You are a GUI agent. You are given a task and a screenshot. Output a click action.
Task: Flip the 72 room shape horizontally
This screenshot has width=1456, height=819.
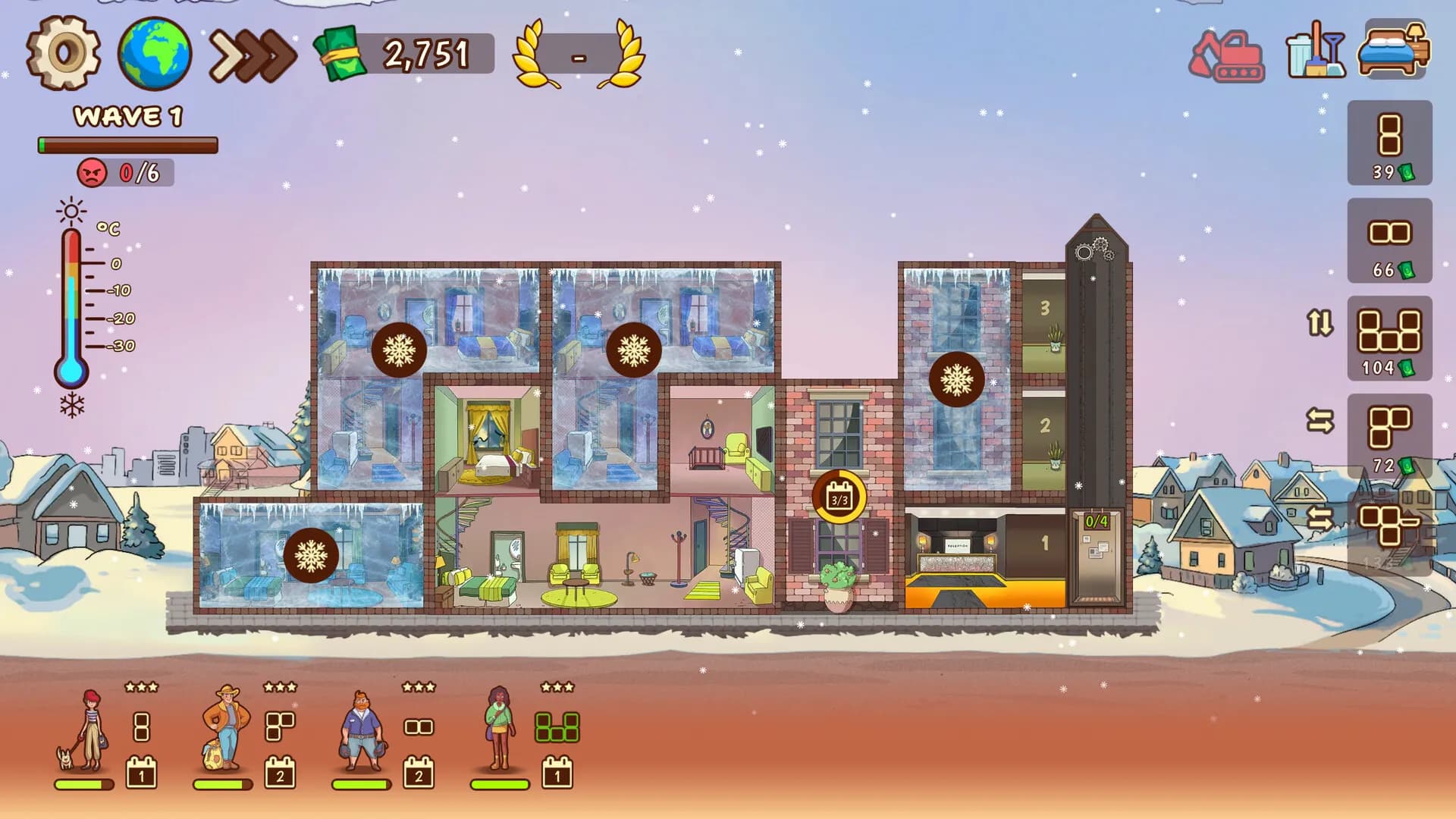pos(1319,420)
